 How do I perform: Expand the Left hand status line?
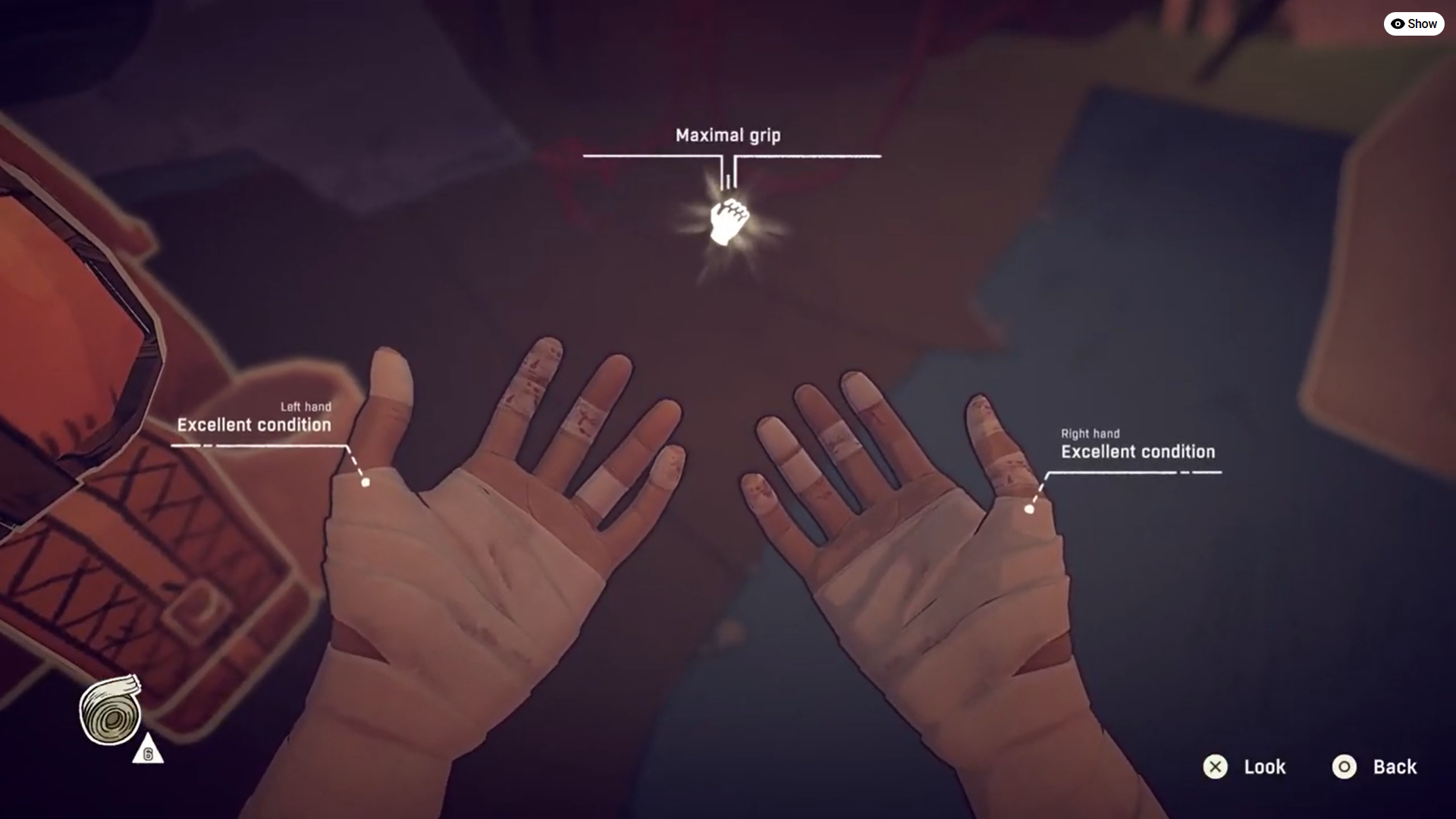305,406
